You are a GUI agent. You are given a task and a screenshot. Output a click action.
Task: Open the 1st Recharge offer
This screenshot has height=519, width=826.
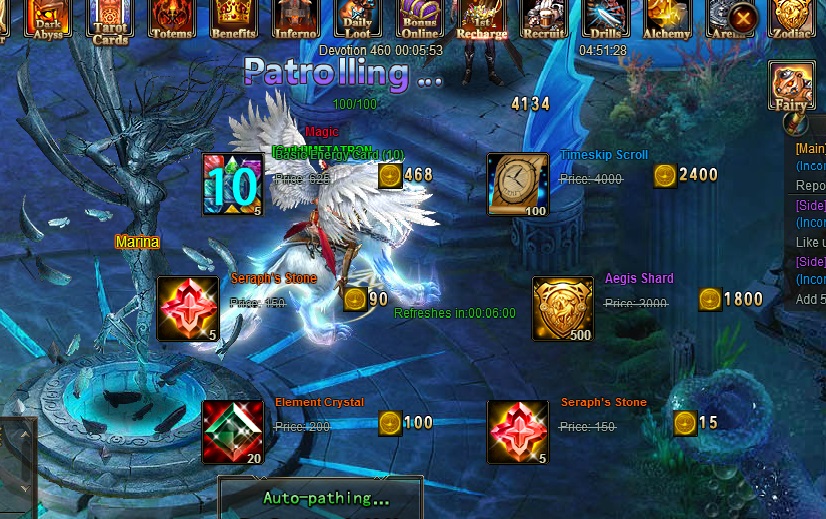pyautogui.click(x=482, y=19)
